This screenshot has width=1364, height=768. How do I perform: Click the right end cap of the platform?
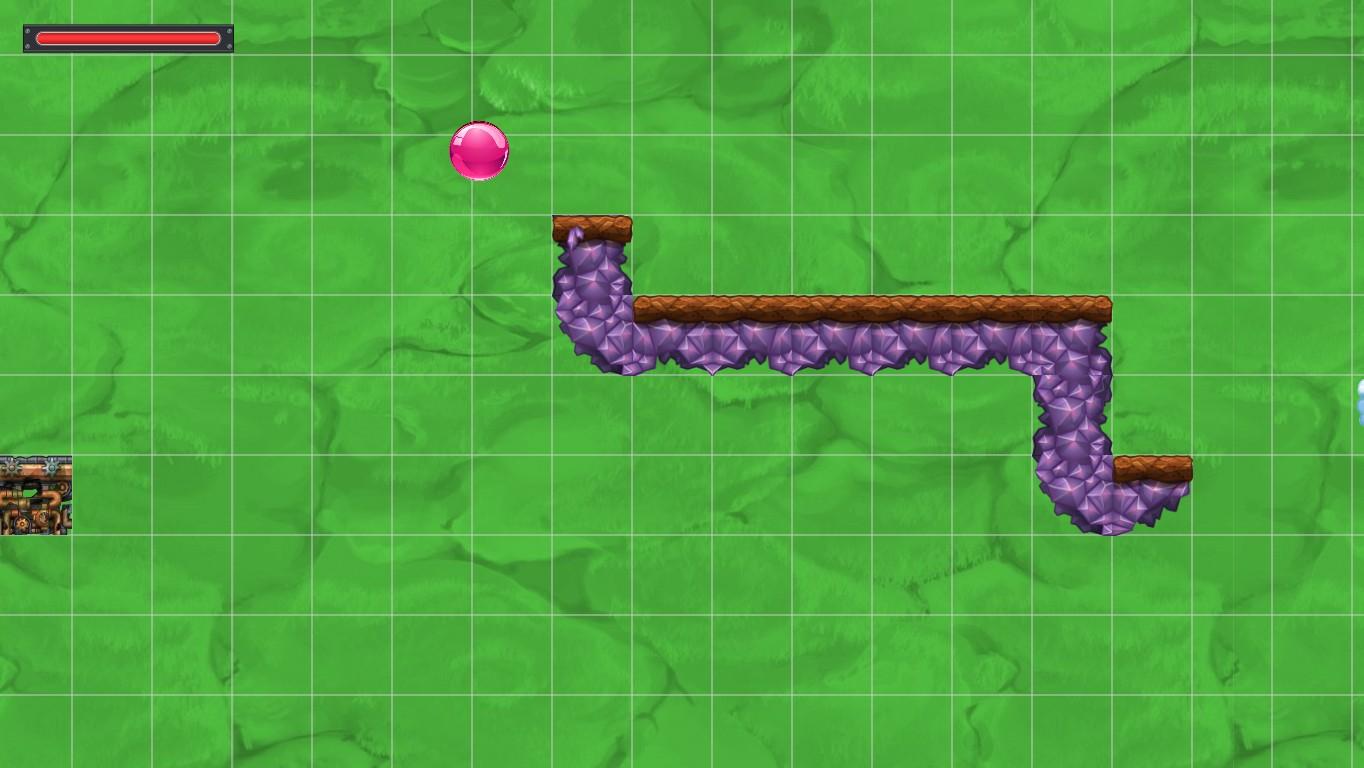point(1100,305)
